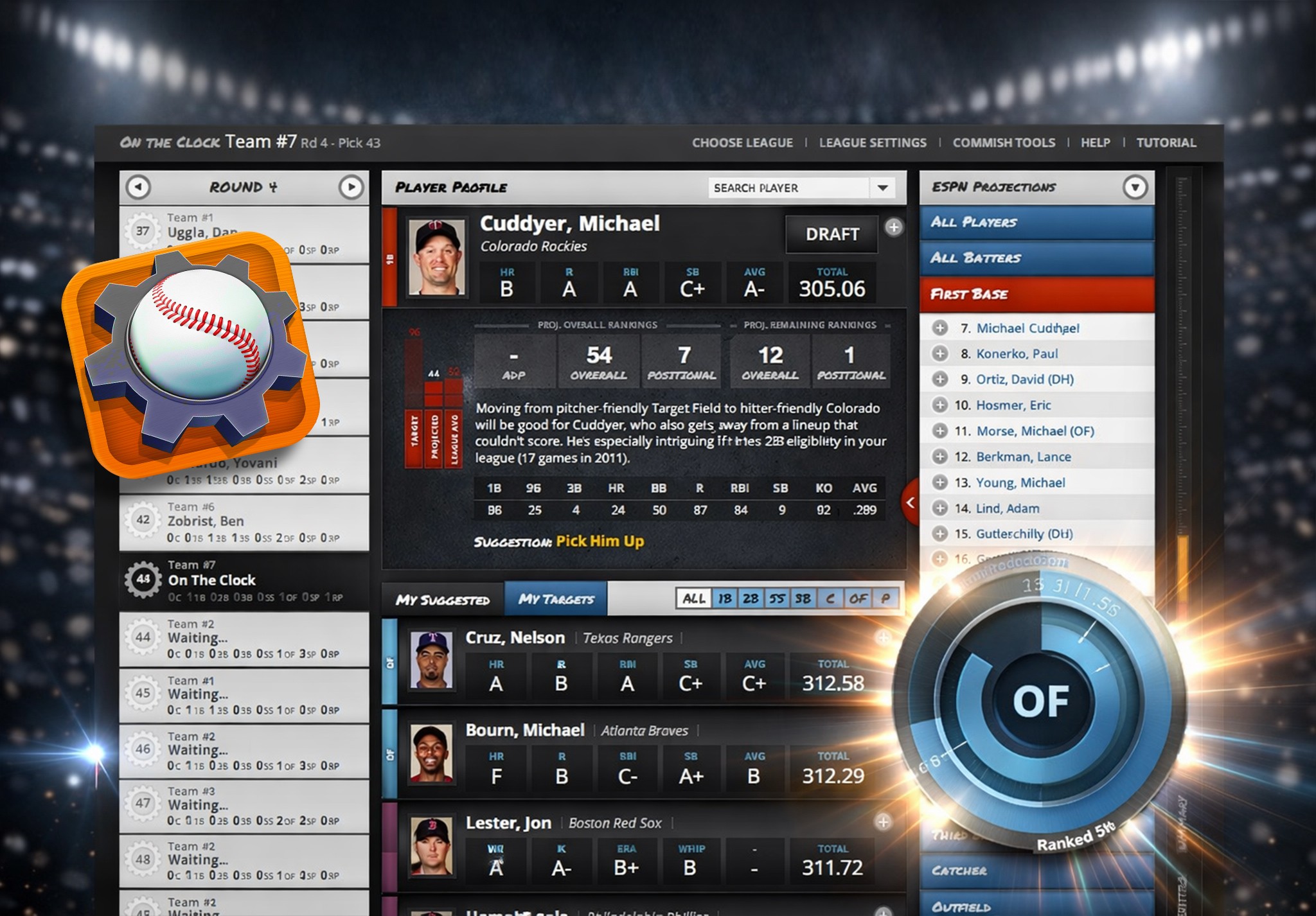Click the red arrow tab beside Cuddyer's stats
Viewport: 1316px width, 916px height.
click(909, 504)
